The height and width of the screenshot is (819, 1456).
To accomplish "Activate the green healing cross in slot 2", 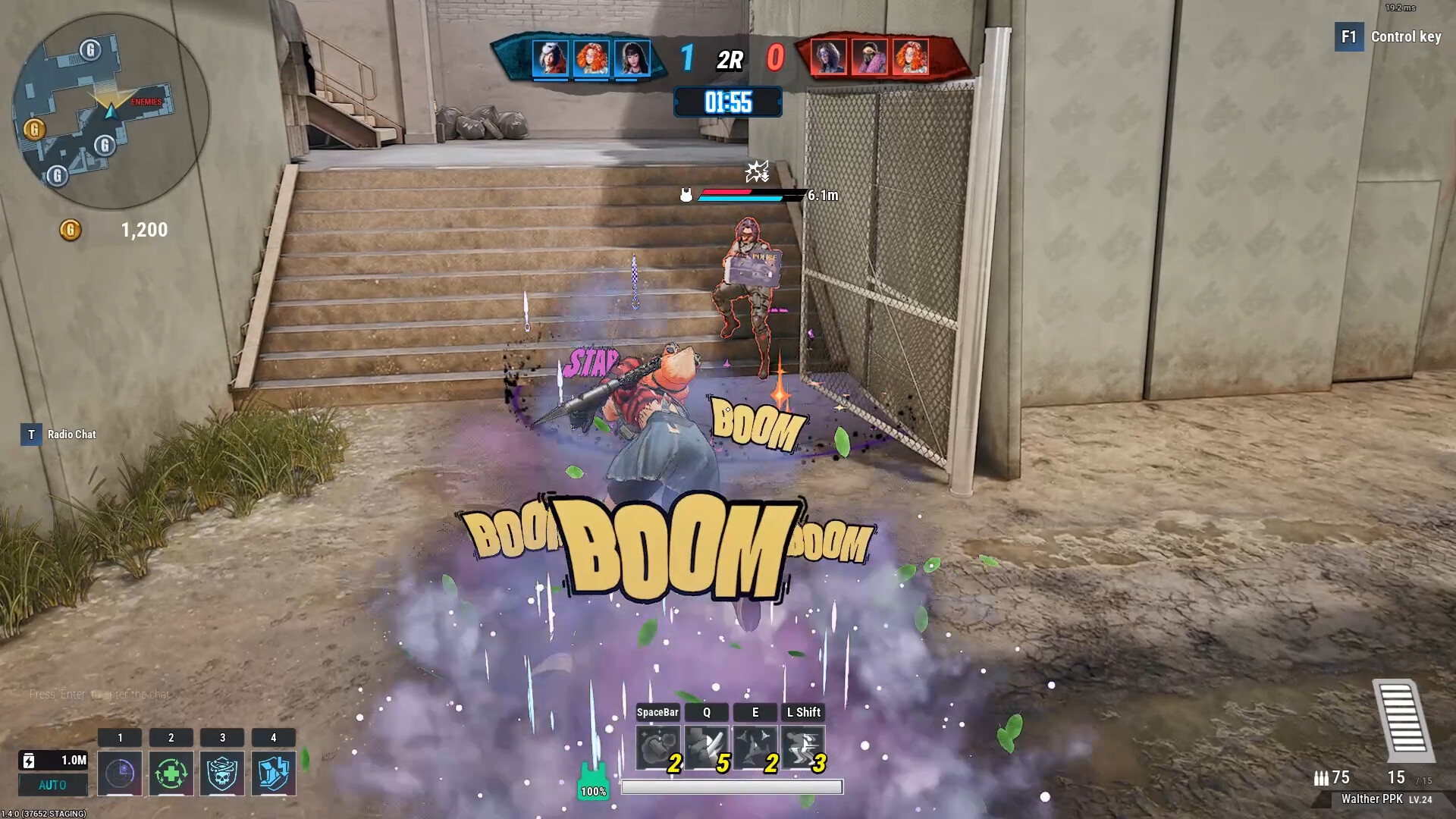I will point(171,772).
